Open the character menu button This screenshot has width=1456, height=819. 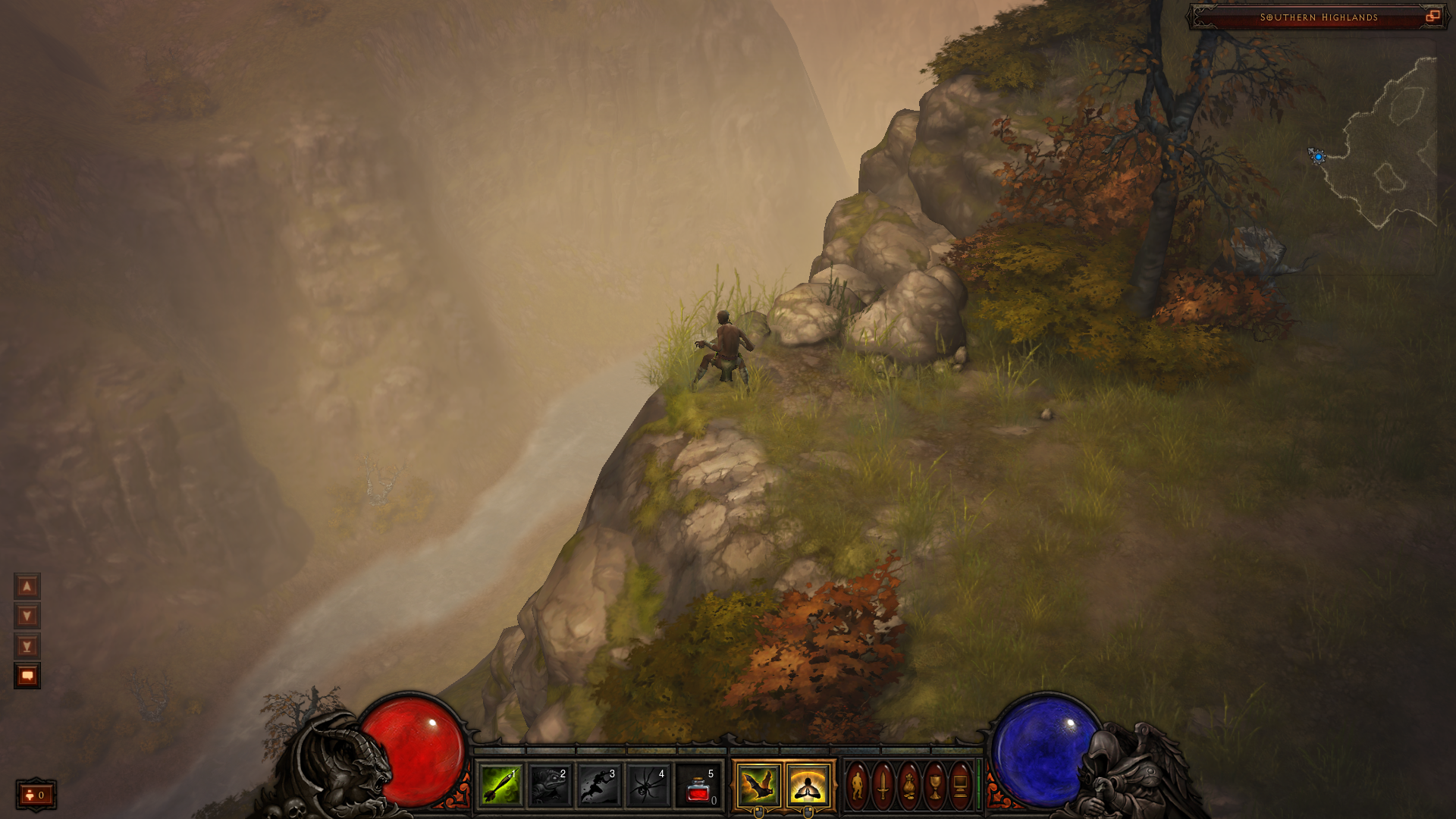pos(858,786)
